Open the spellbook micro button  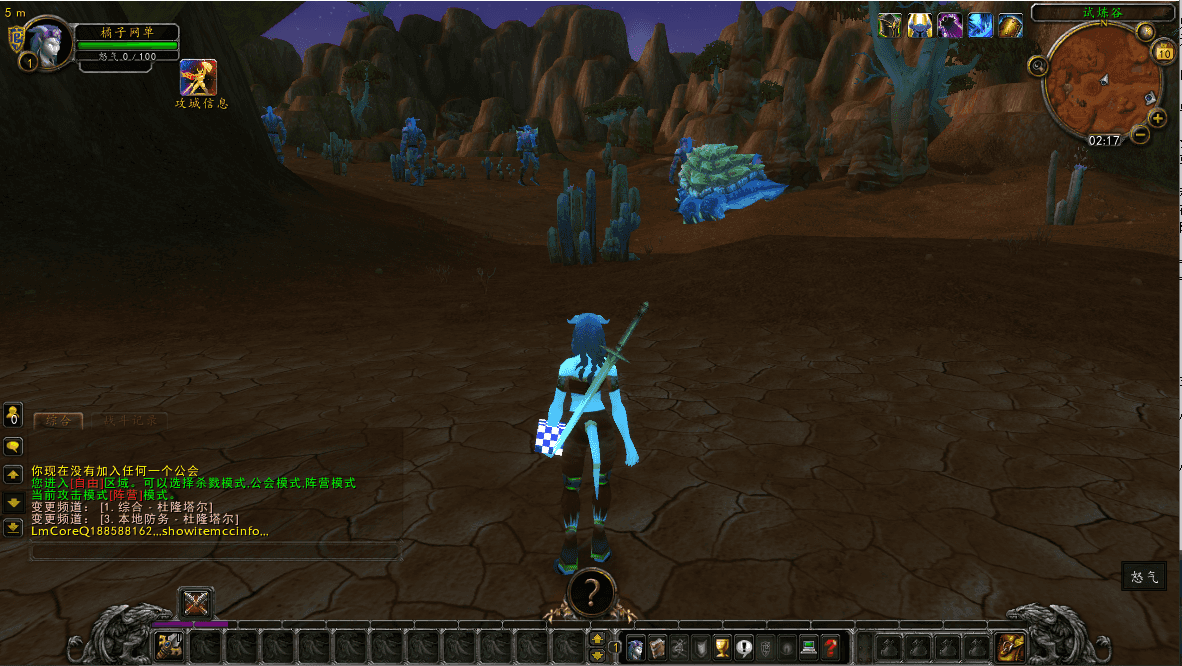pyautogui.click(x=657, y=647)
